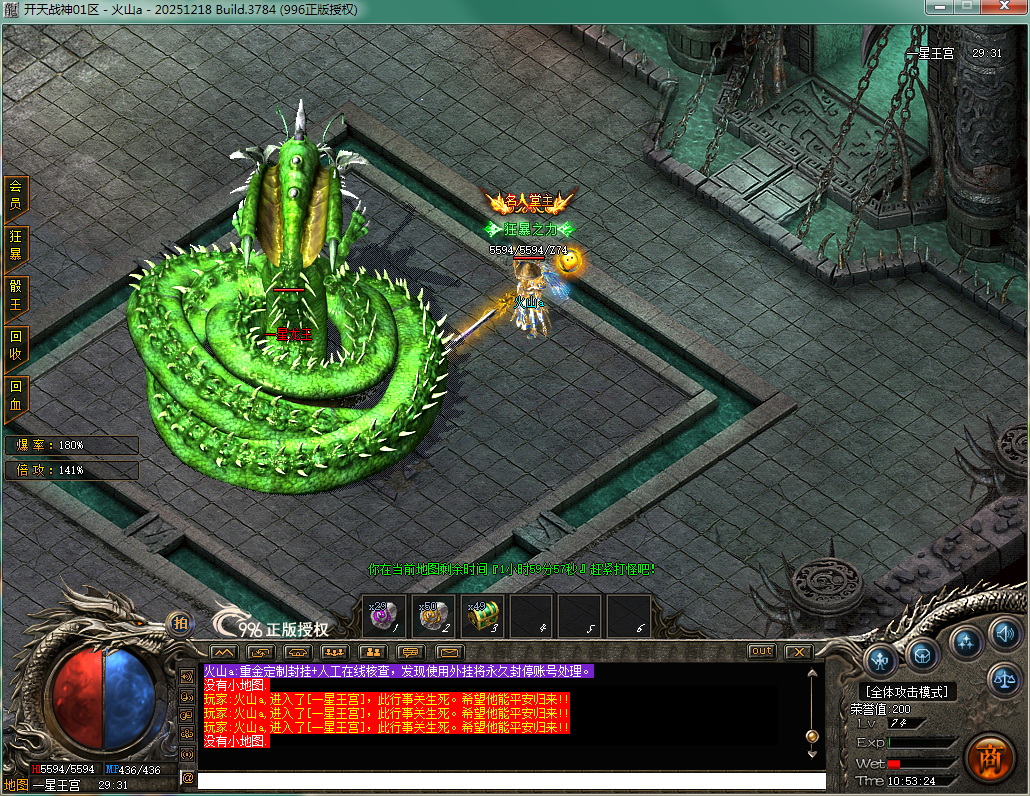This screenshot has width=1030, height=796.
Task: Close the chat panel with the X button
Action: [x=797, y=651]
